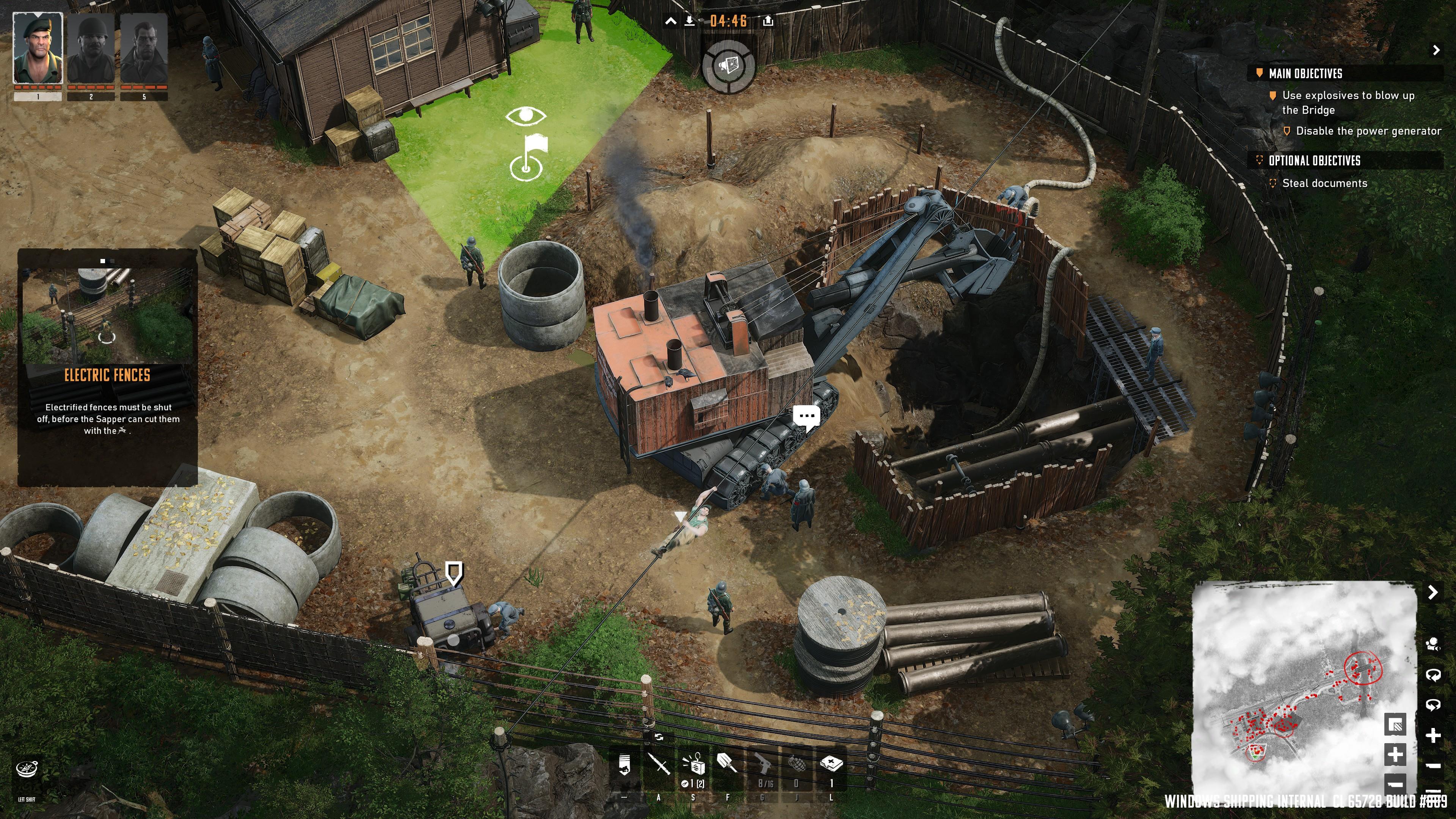Open the quicksave download button near the timer
The width and height of the screenshot is (1456, 819).
click(x=690, y=21)
